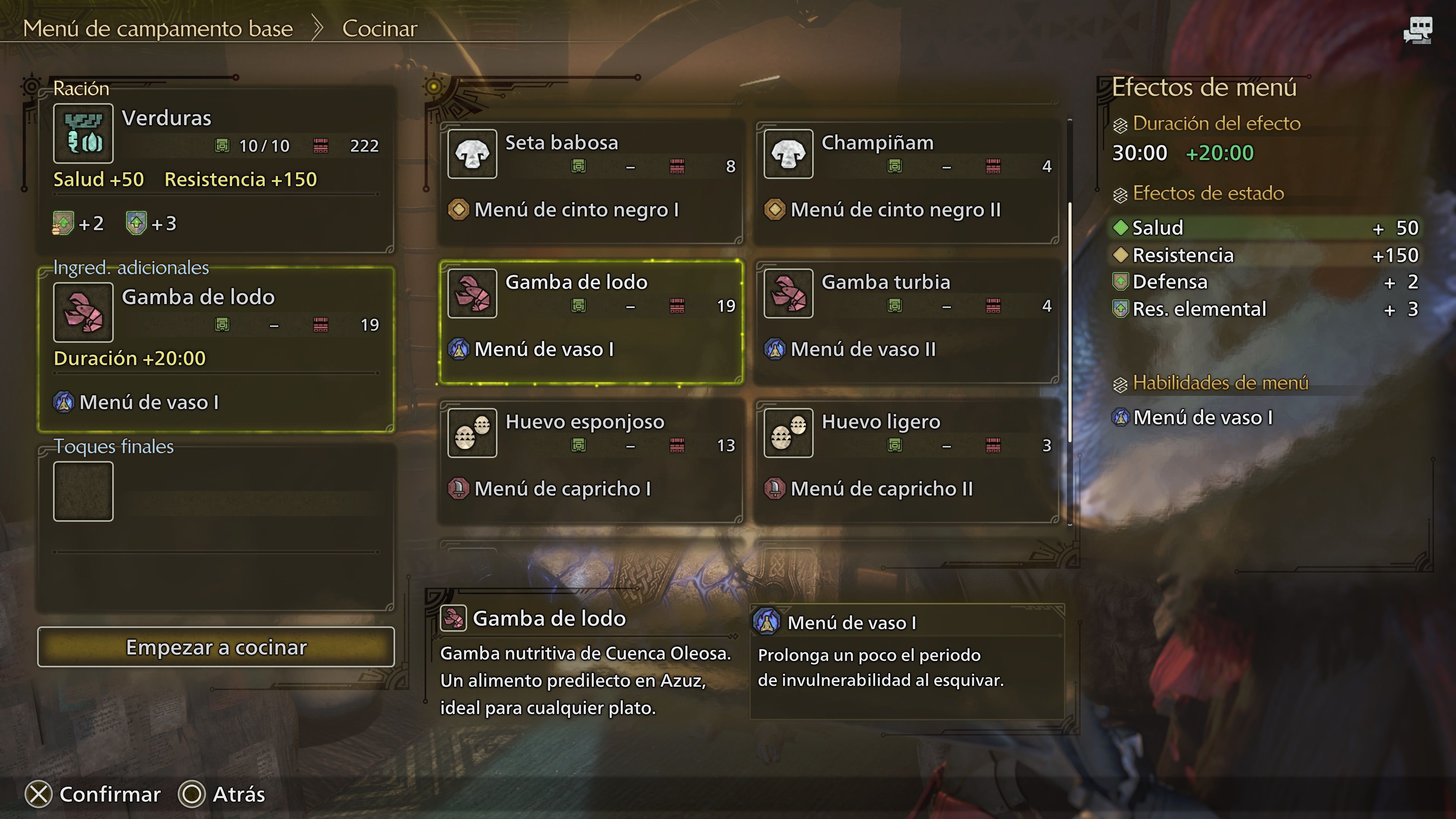
Task: Click the empty Toques finales slot
Action: (83, 490)
